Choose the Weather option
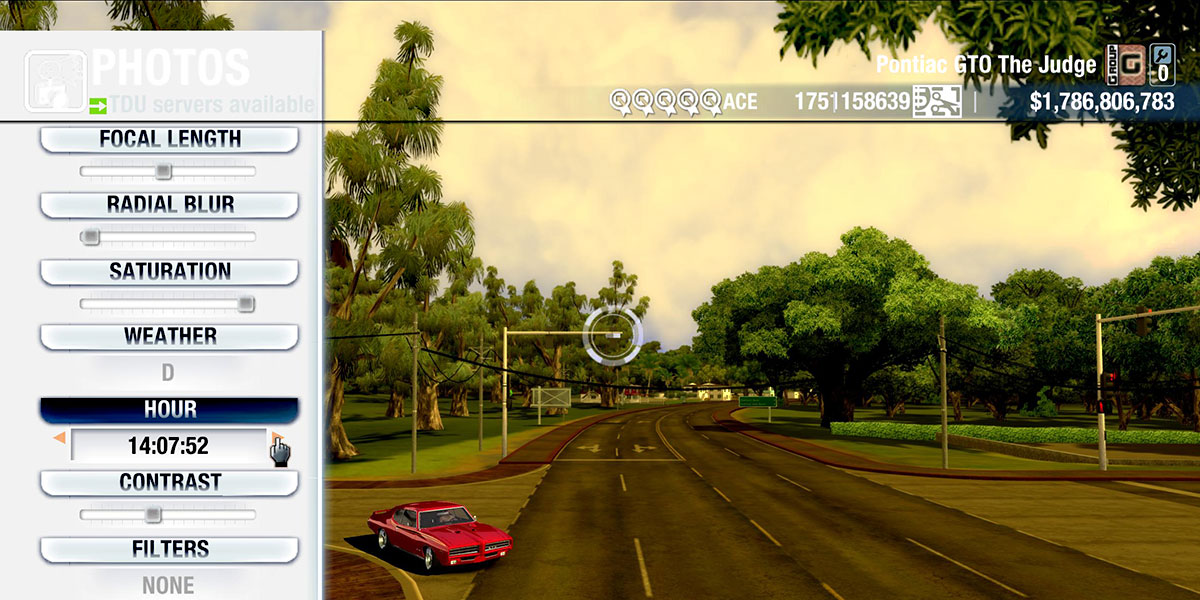1200x600 pixels. pos(169,336)
